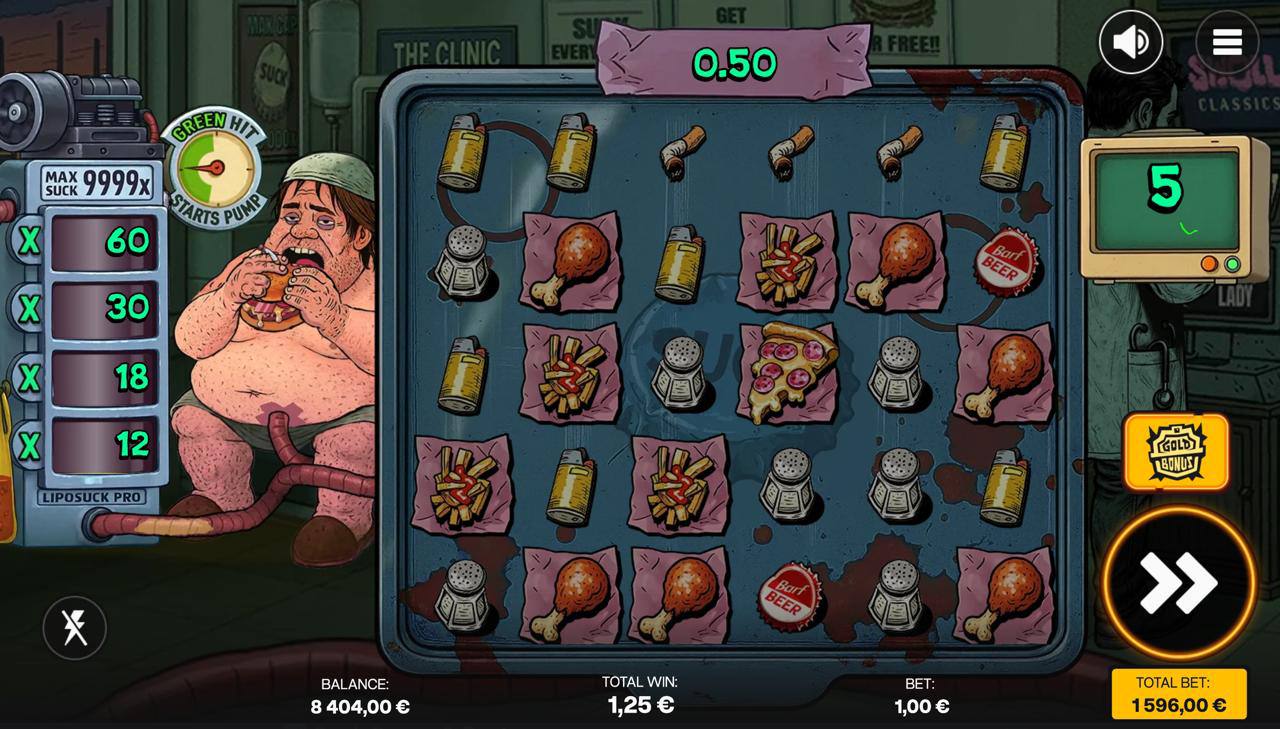Screen dimensions: 1280x729
Task: Mute the game sound
Action: (x=1131, y=42)
